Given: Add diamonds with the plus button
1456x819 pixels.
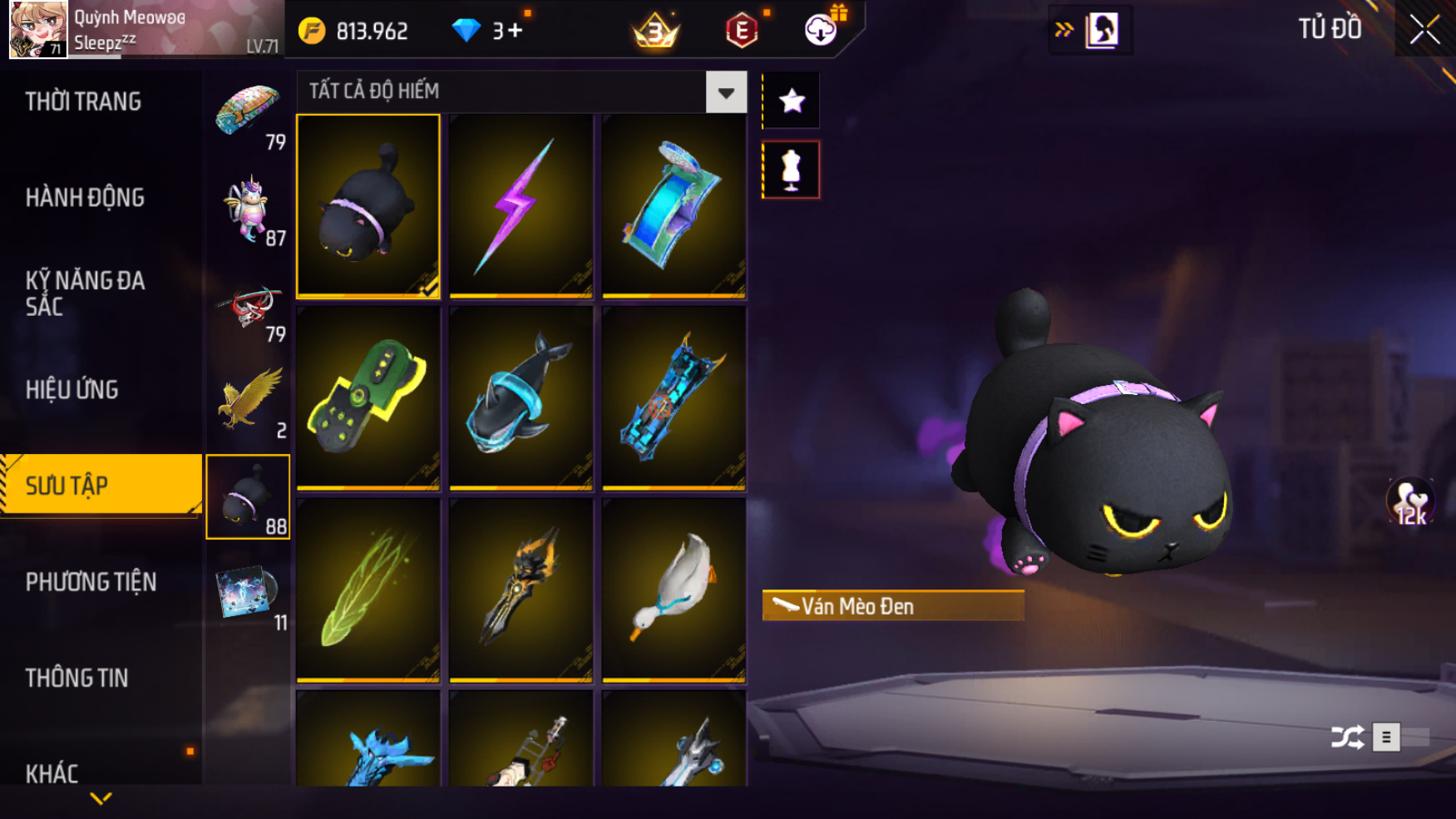Looking at the screenshot, I should point(514,32).
